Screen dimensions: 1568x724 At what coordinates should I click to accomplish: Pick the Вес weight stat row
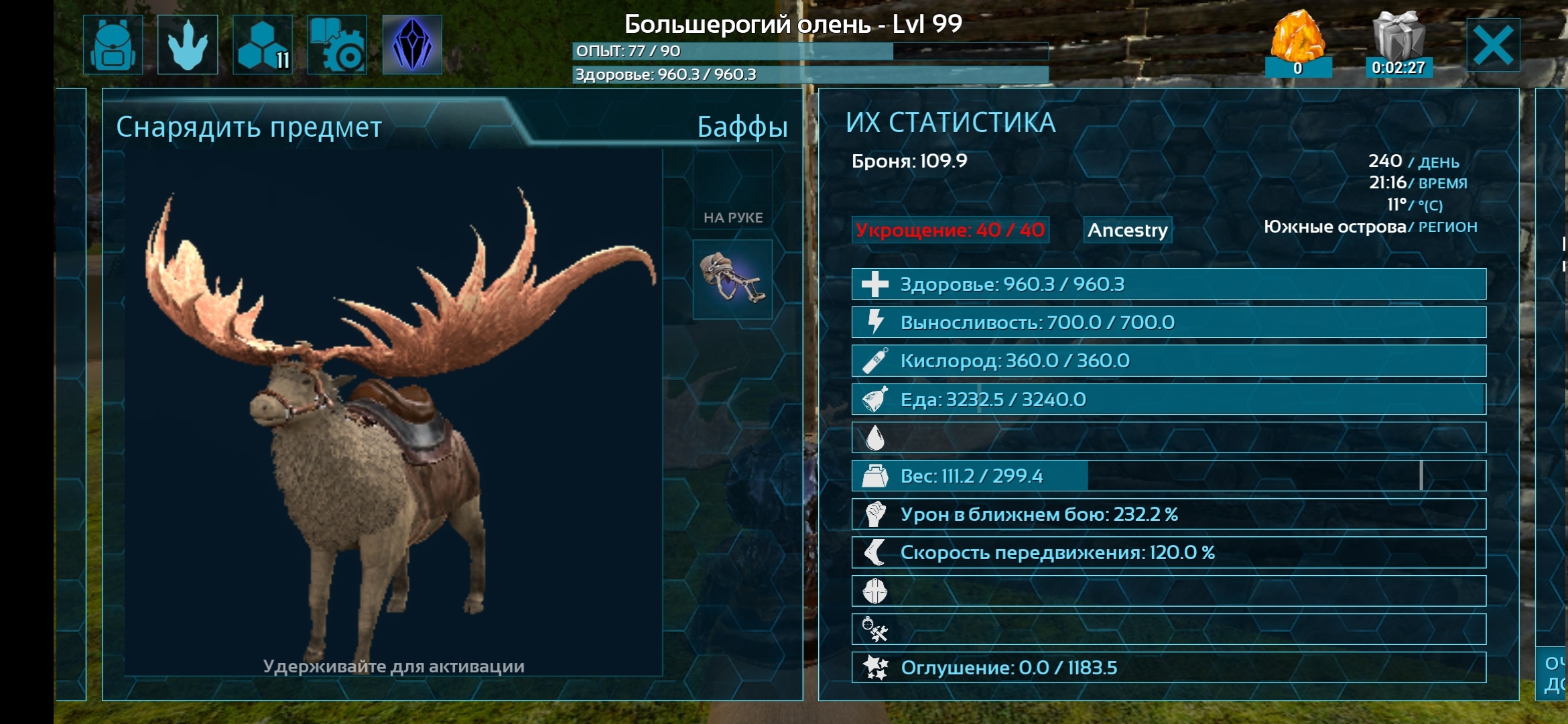point(1169,476)
